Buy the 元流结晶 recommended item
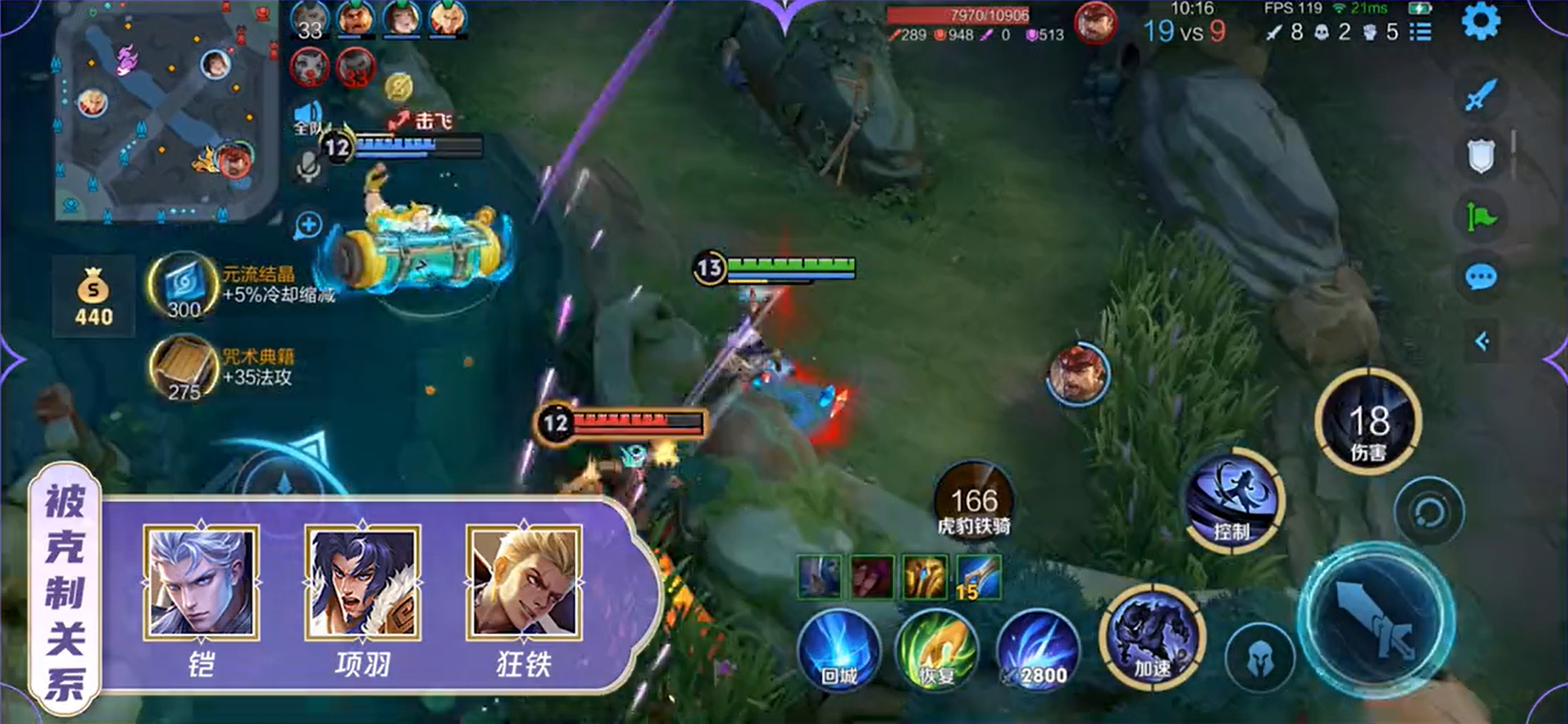 [183, 285]
